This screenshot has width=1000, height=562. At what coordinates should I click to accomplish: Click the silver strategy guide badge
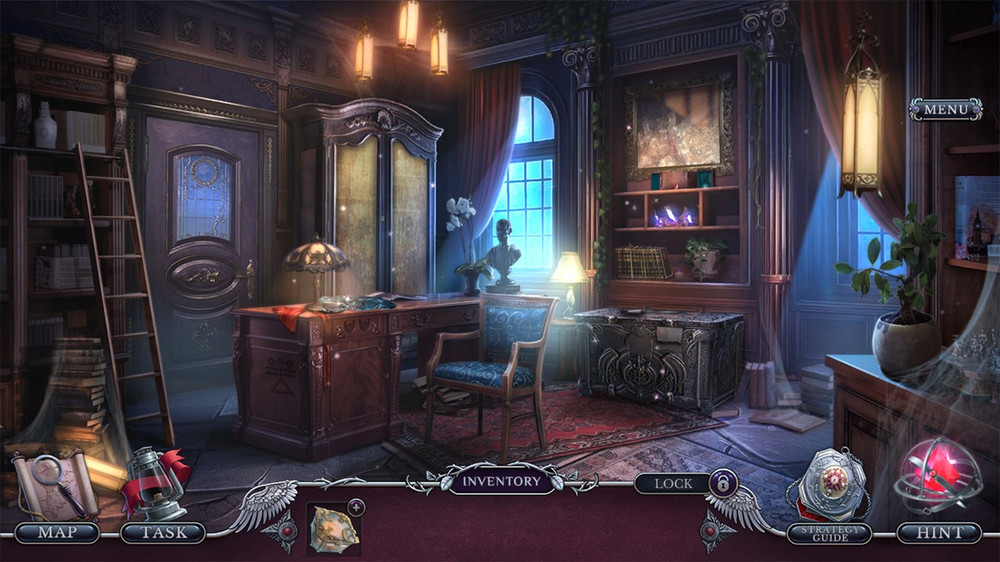click(828, 485)
